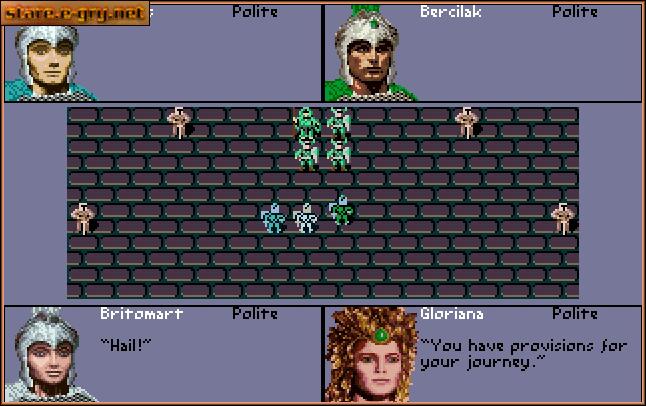Click the Polite attitude beside Britomart's name

pyautogui.click(x=255, y=313)
